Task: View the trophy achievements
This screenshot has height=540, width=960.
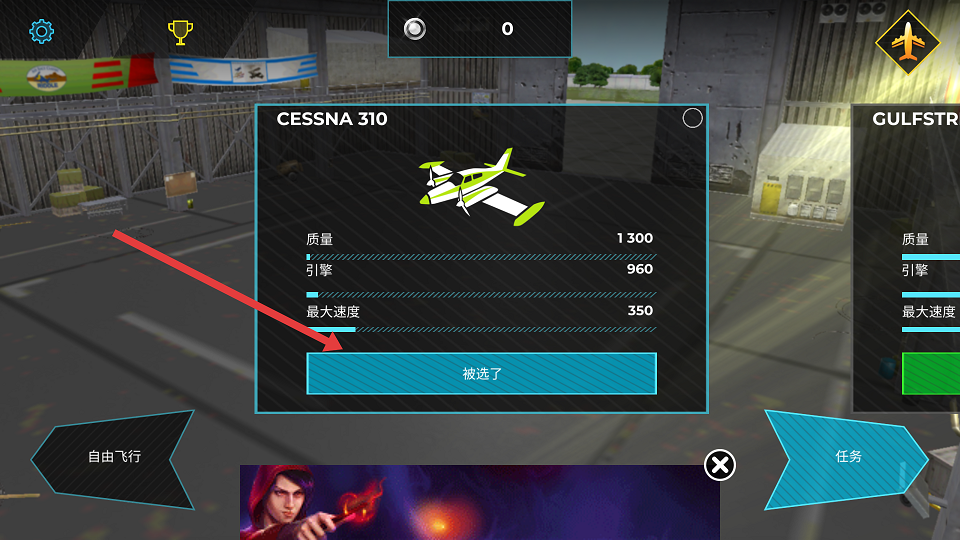Action: click(x=180, y=33)
